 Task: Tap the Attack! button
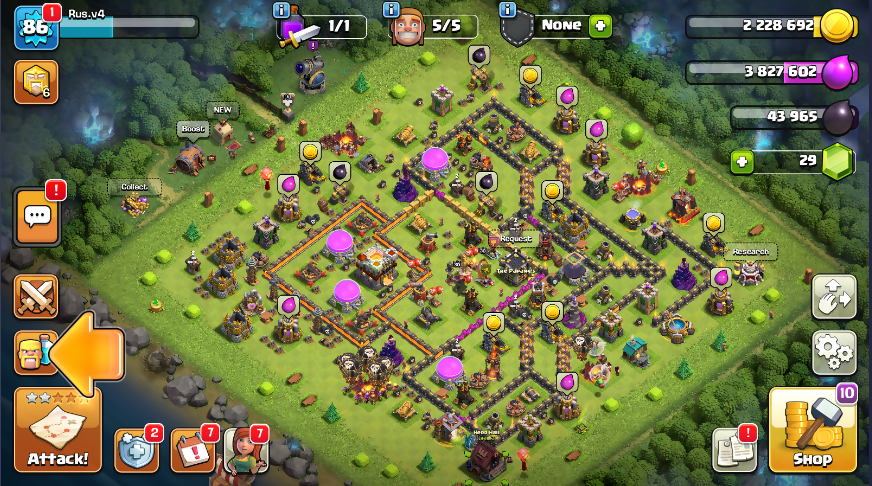click(x=57, y=430)
